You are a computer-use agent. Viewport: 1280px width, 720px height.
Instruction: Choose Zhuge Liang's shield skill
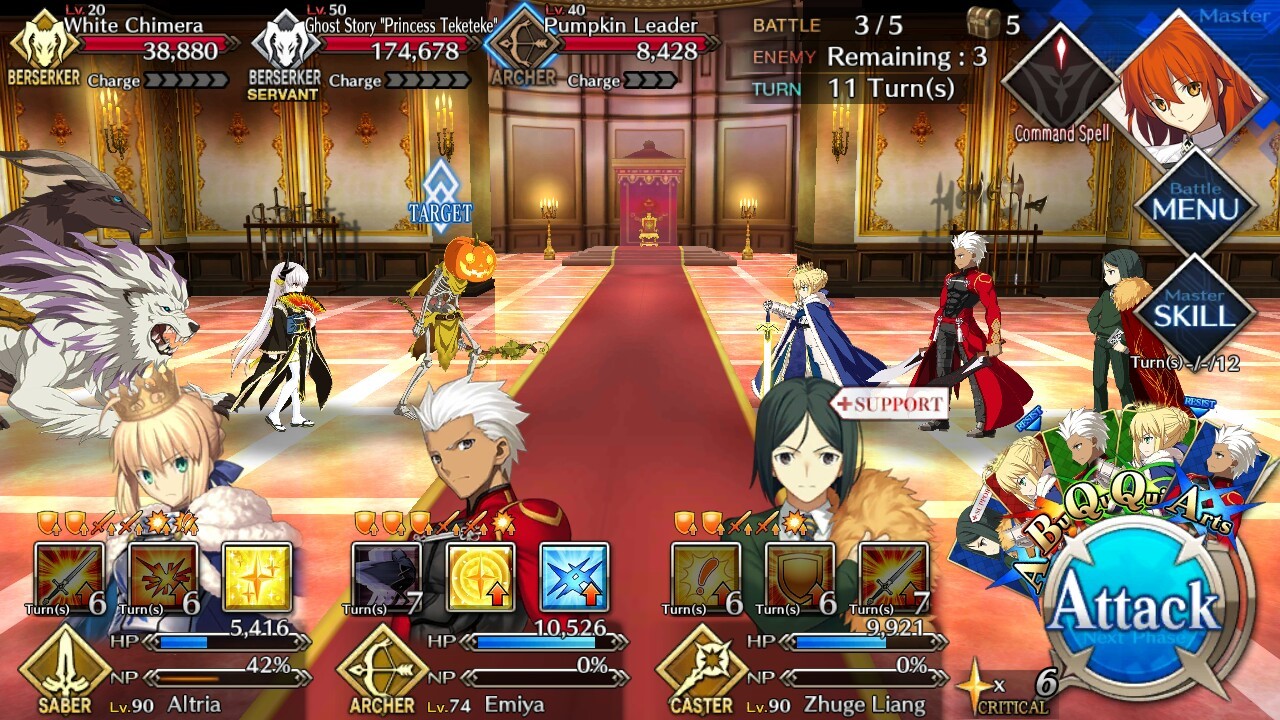[x=800, y=577]
